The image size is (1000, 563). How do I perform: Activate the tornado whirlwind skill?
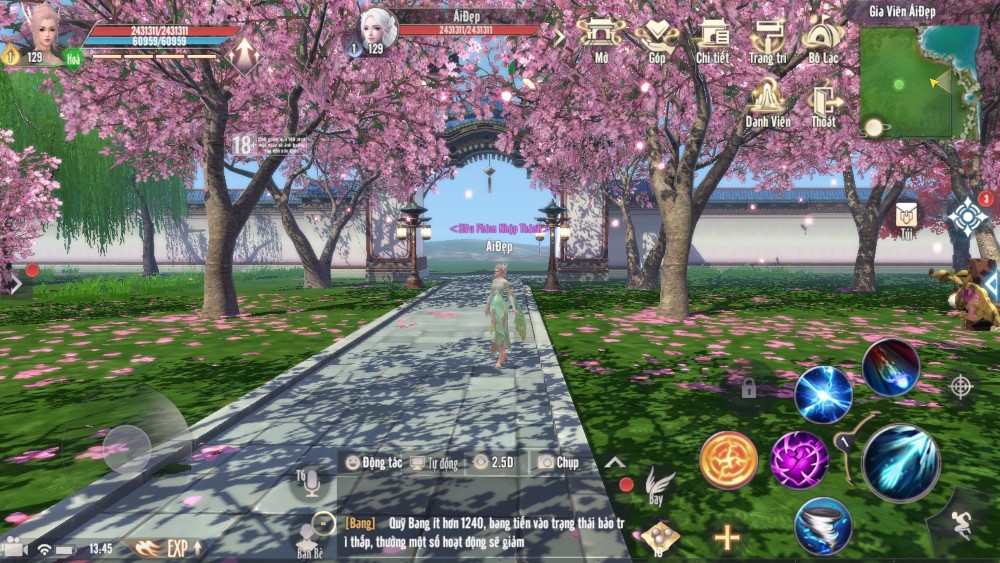(823, 526)
